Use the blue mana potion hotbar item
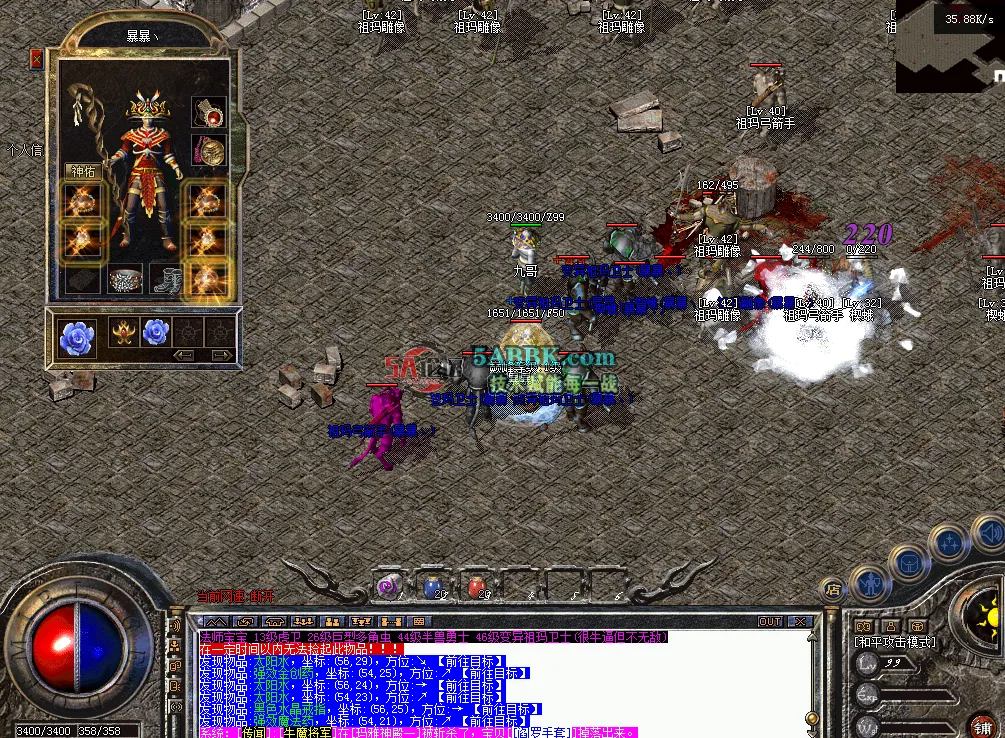The width and height of the screenshot is (1005, 738). (x=434, y=587)
